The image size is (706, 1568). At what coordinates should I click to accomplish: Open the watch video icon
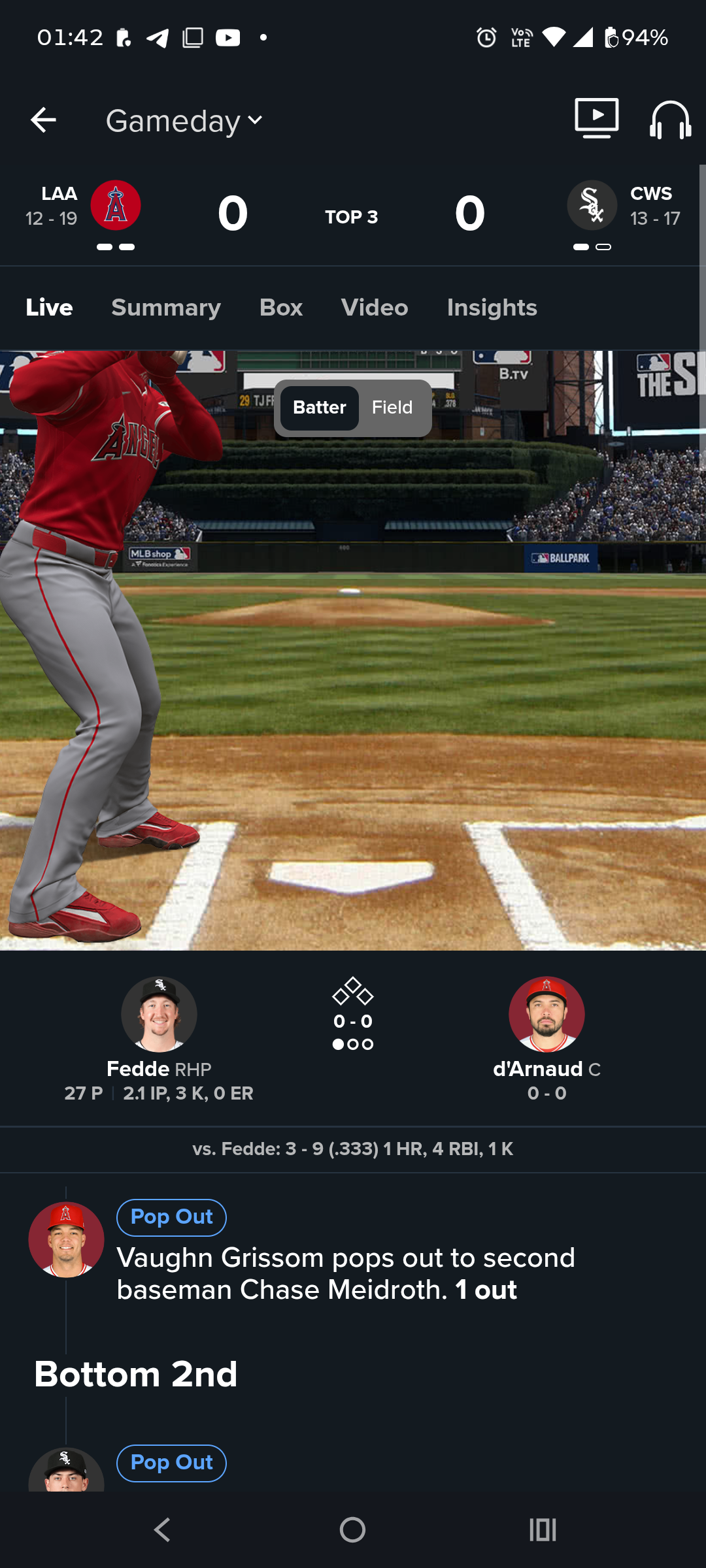point(596,118)
